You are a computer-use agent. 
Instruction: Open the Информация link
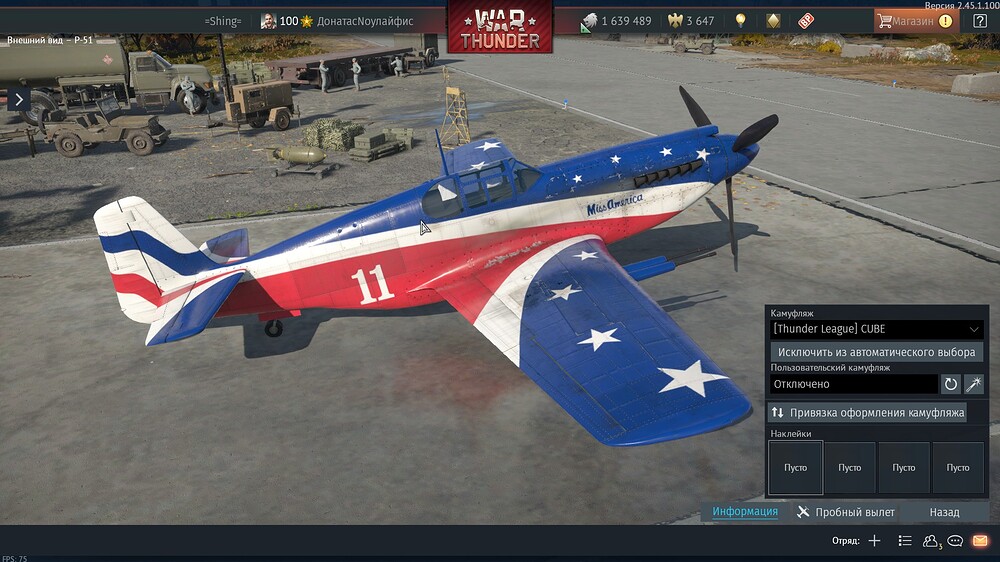tap(745, 512)
